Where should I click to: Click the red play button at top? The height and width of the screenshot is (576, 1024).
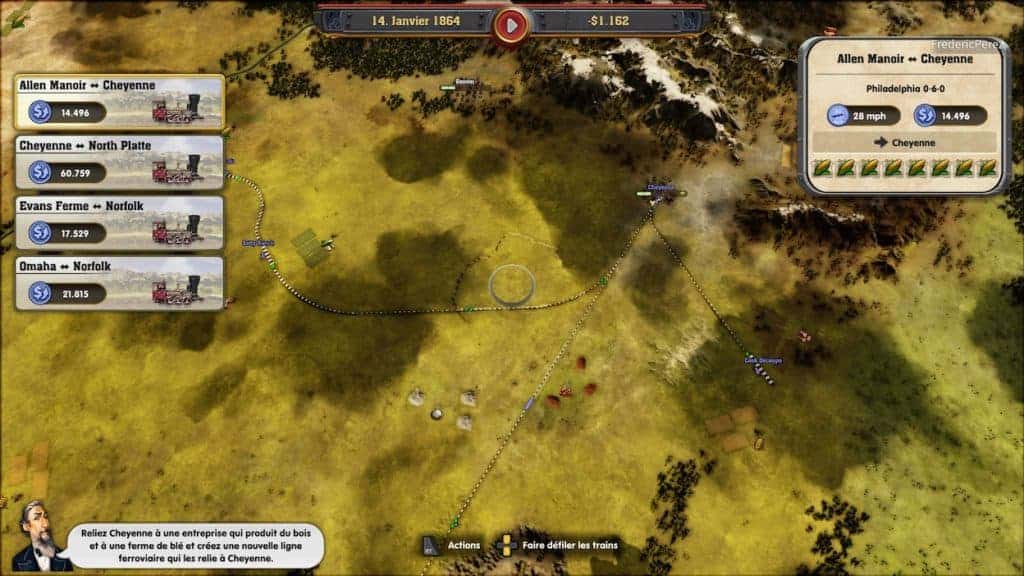pyautogui.click(x=511, y=24)
